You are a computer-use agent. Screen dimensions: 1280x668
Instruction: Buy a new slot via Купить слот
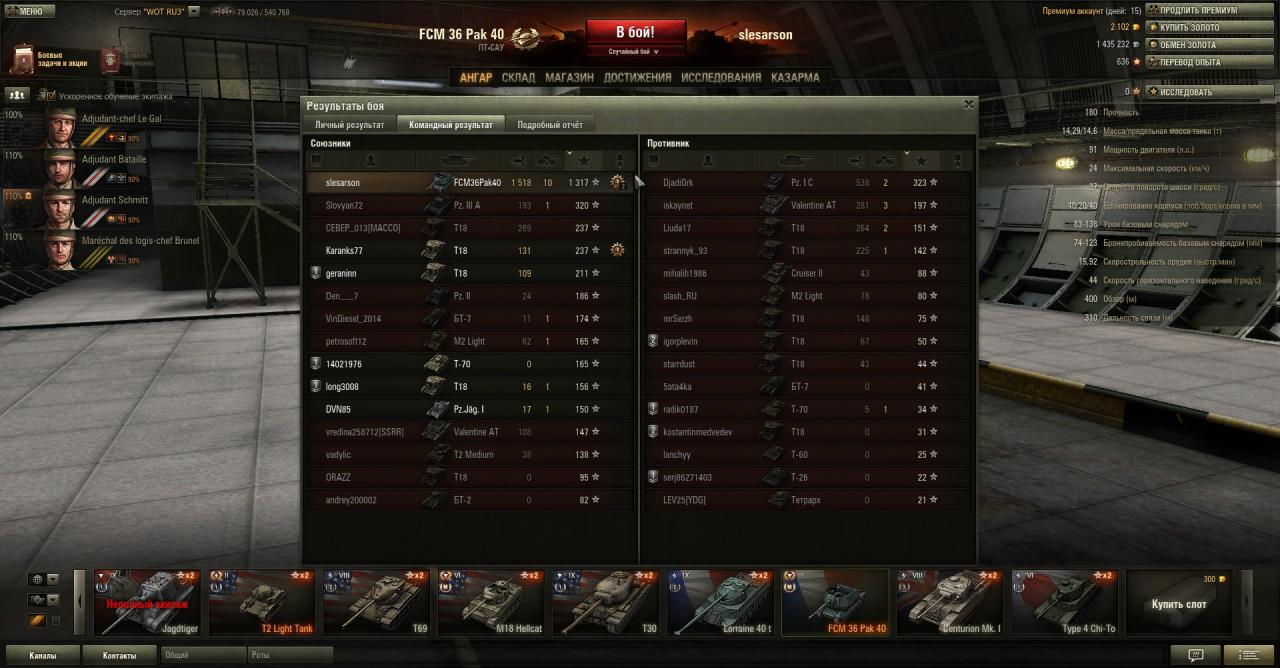(x=1179, y=602)
